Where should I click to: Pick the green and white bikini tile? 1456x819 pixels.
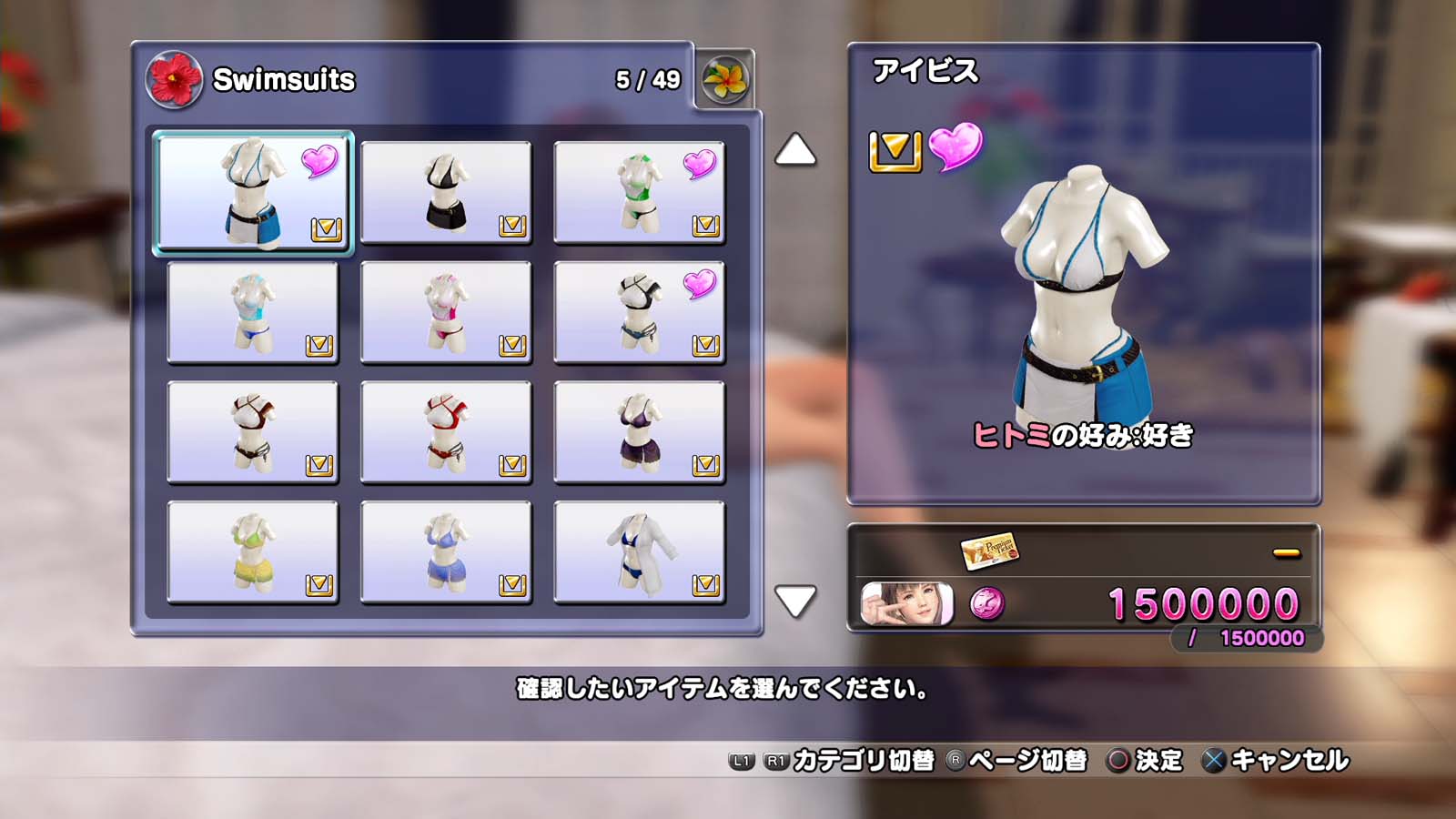pyautogui.click(x=639, y=192)
